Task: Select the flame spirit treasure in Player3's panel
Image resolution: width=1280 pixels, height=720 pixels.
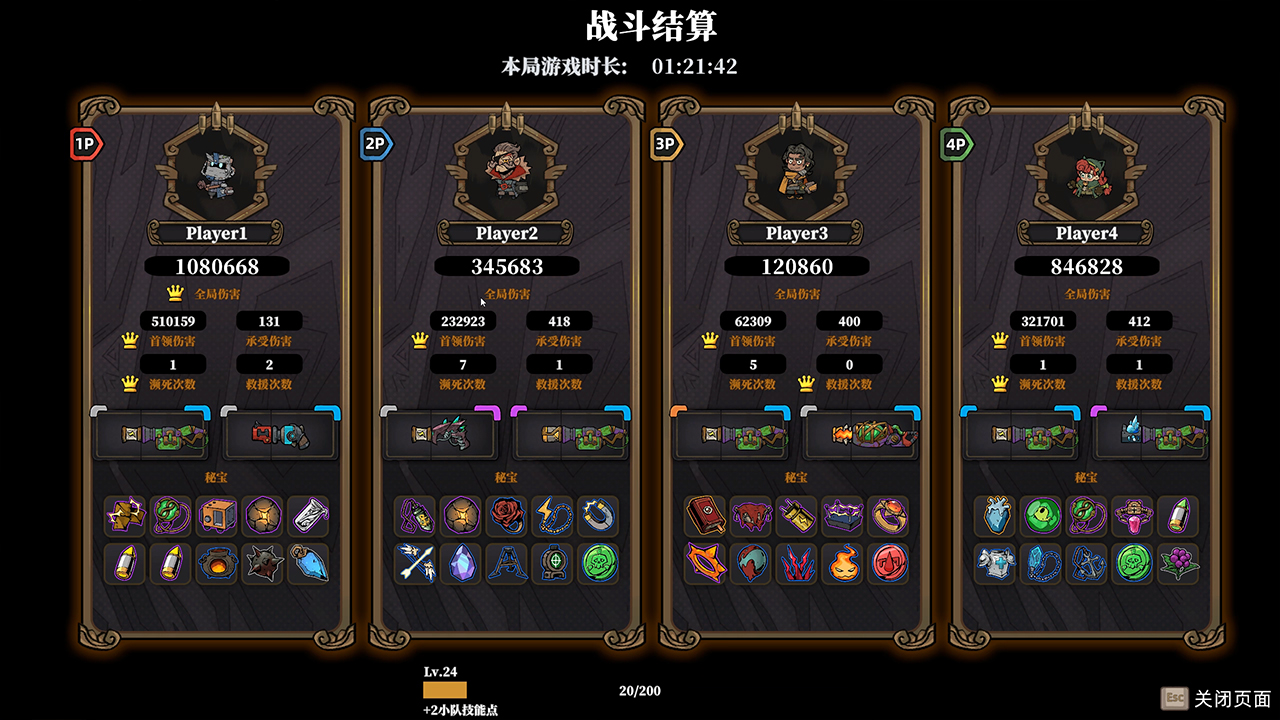Action: [x=845, y=564]
